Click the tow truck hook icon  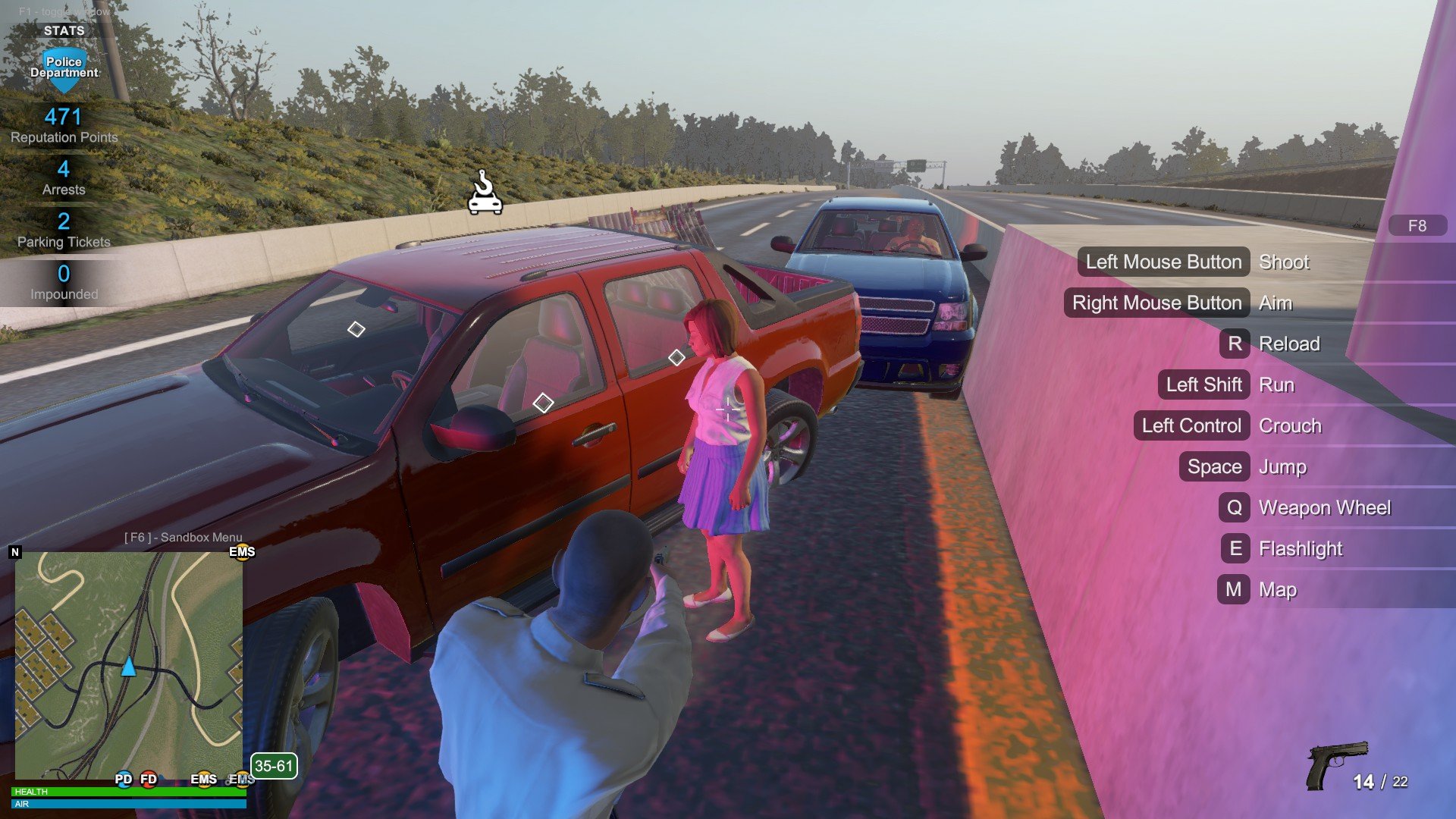tap(485, 193)
